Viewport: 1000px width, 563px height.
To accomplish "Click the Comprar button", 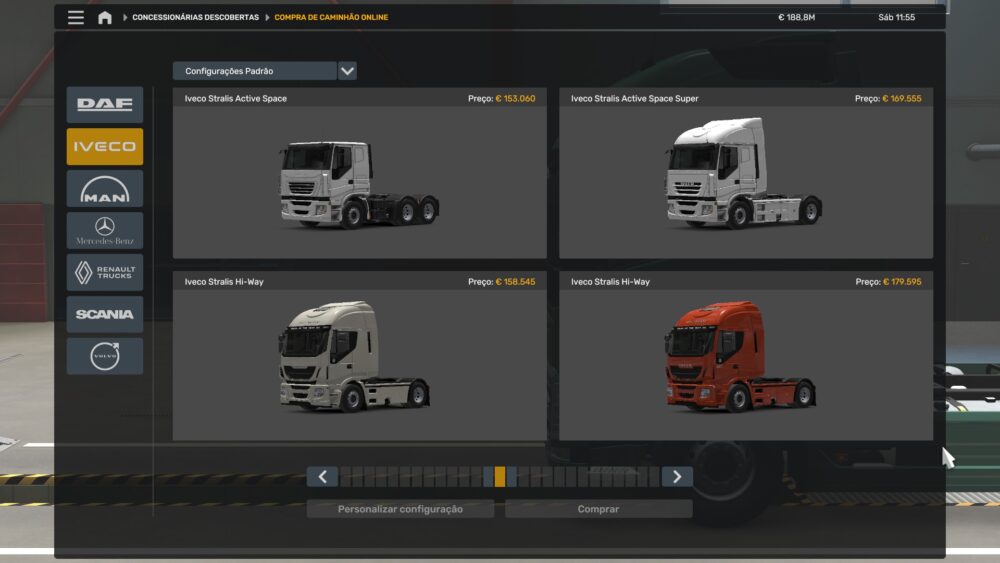I will pos(598,509).
